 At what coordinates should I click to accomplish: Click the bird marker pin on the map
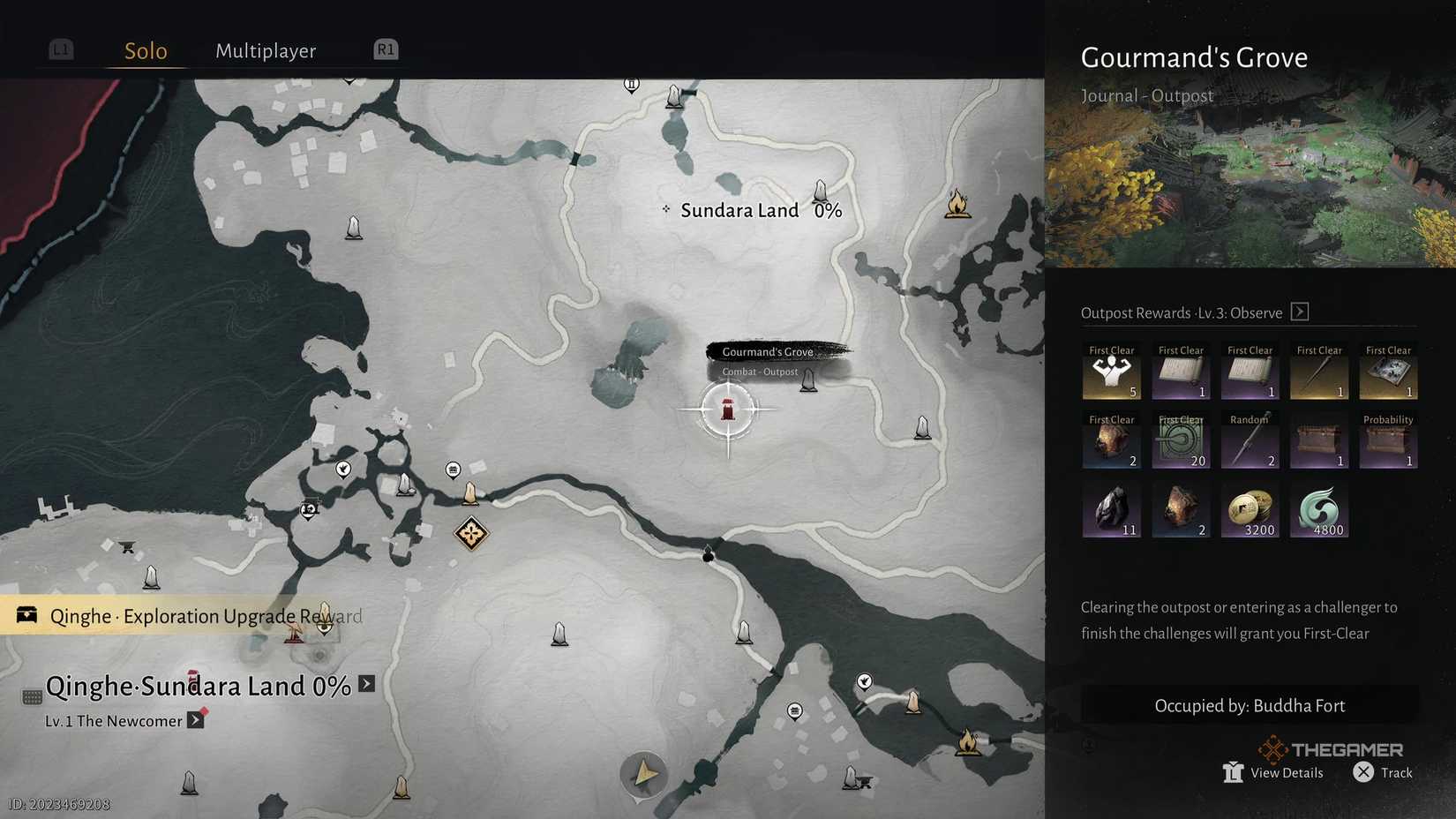click(342, 469)
